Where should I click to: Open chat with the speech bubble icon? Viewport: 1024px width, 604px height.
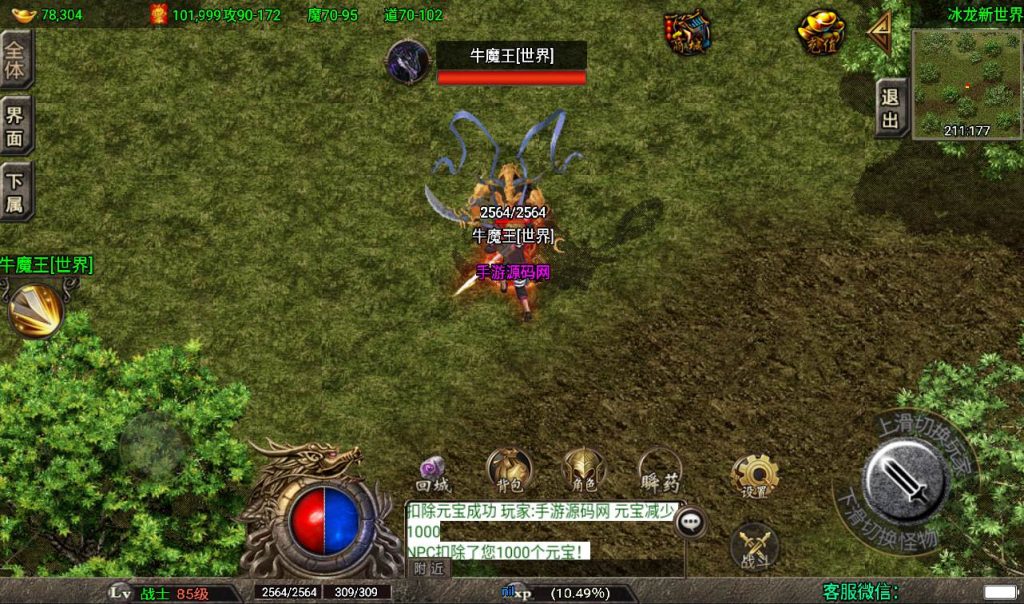pyautogui.click(x=690, y=522)
